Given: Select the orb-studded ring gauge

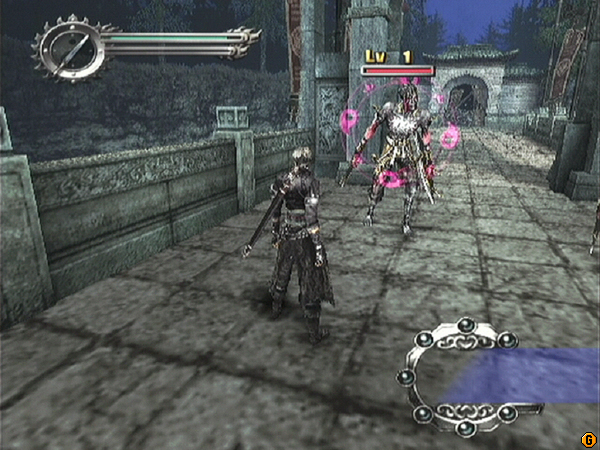Looking at the screenshot, I should tap(463, 376).
